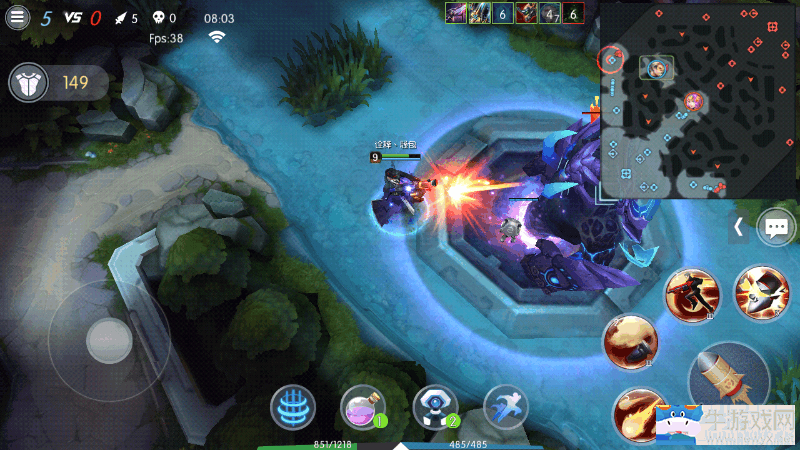Use the blue recall beacon button

coord(293,408)
